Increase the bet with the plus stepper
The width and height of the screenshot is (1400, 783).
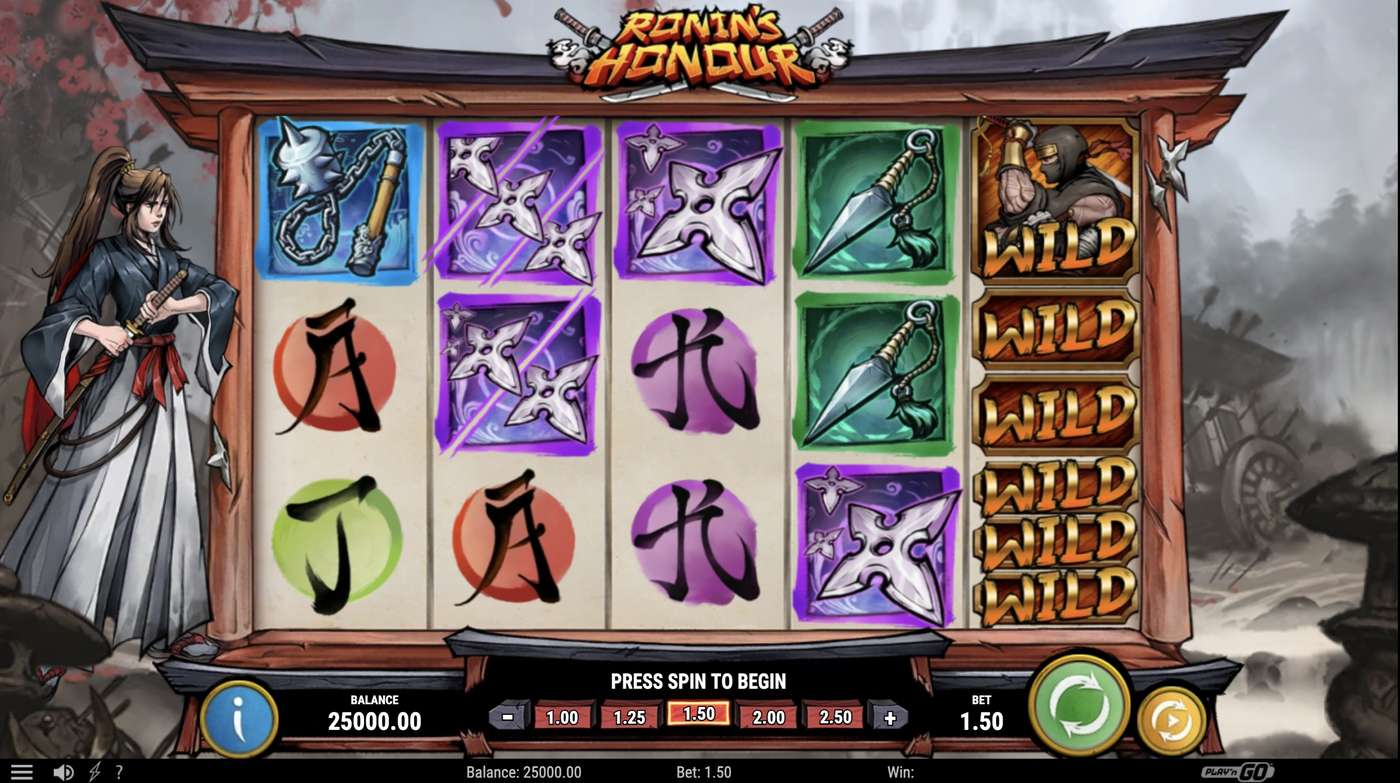(x=888, y=716)
